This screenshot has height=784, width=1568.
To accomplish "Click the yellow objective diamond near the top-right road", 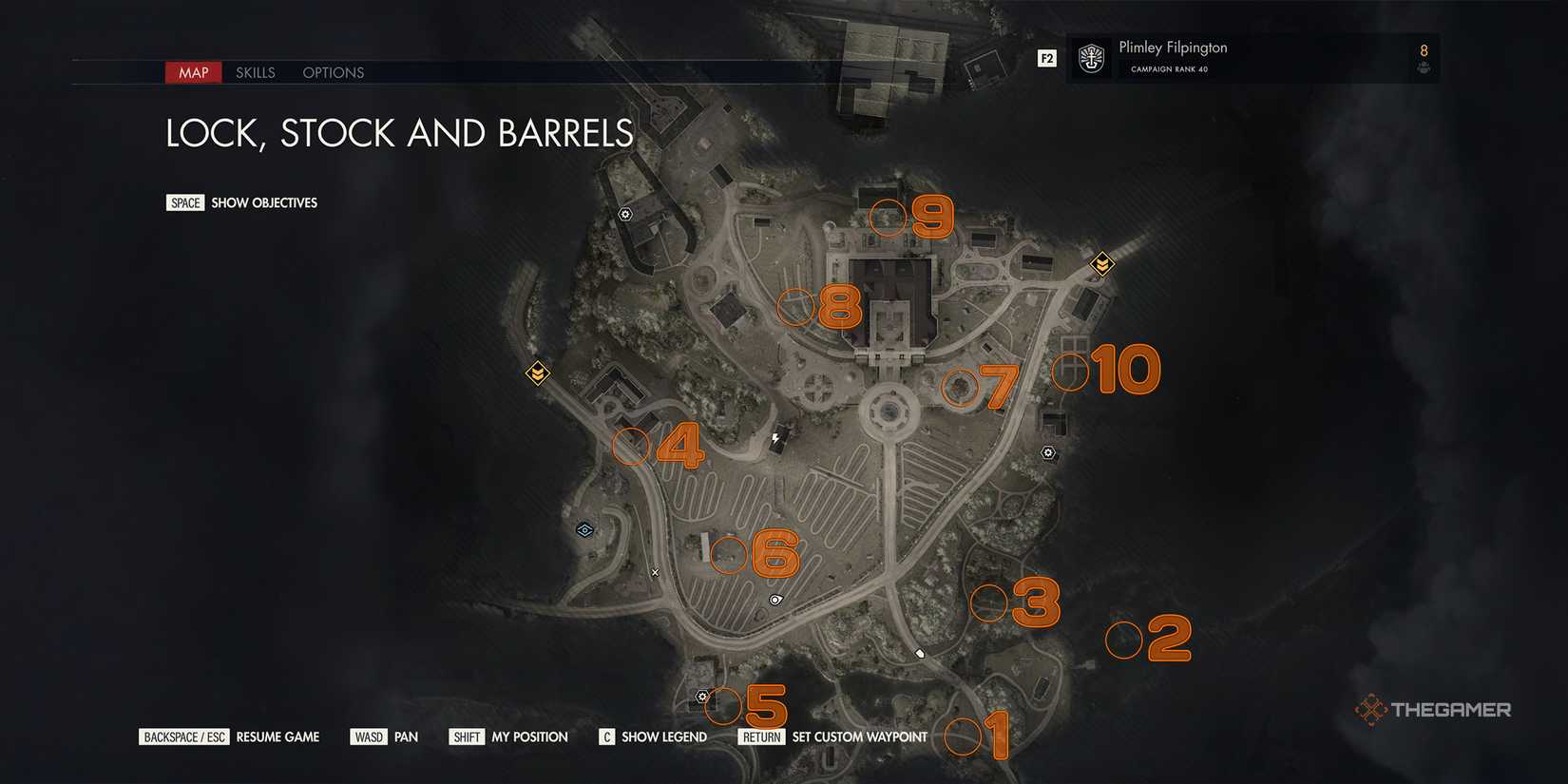I will coord(1100,263).
